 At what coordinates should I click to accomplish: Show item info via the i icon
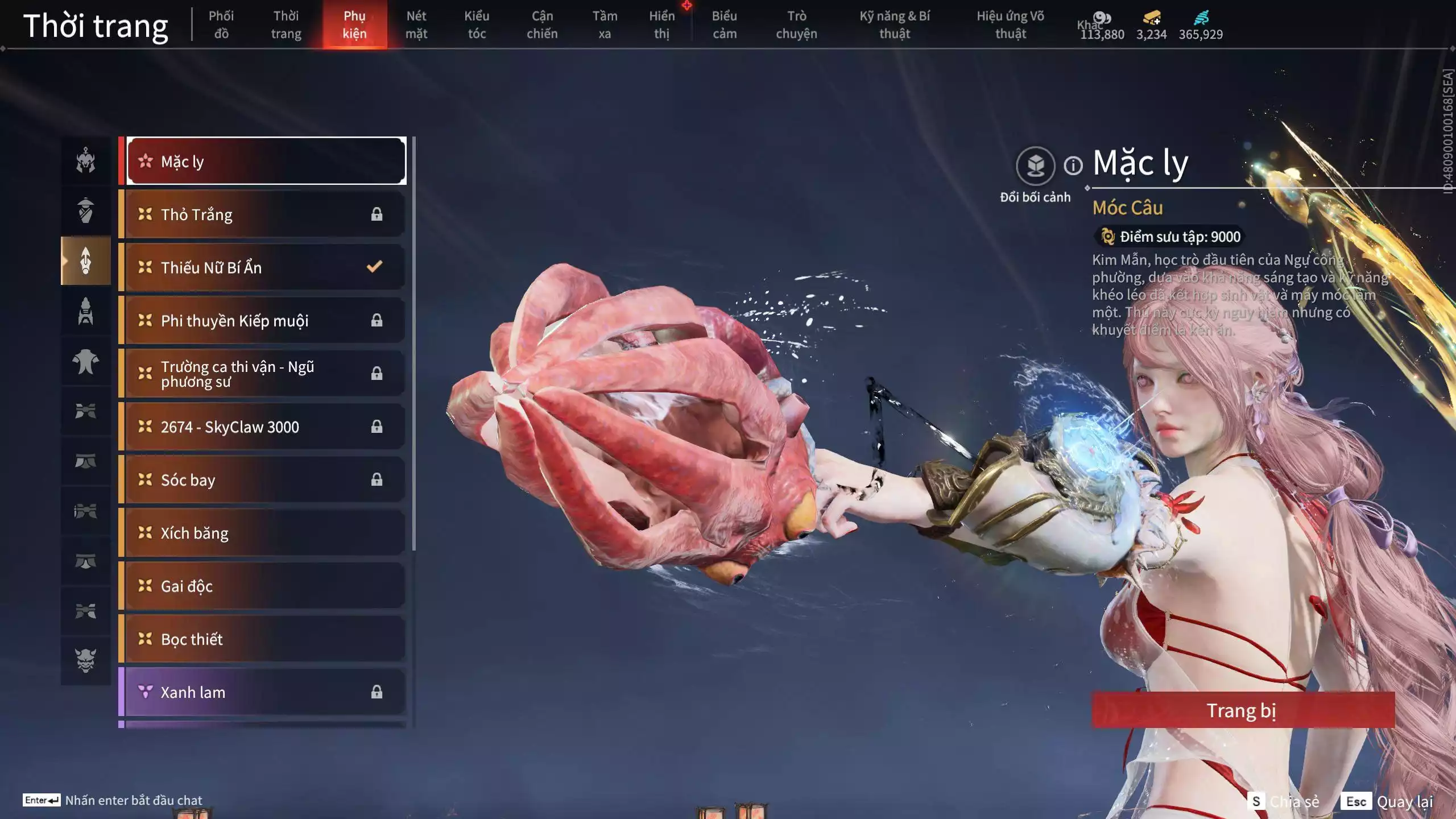pyautogui.click(x=1073, y=166)
